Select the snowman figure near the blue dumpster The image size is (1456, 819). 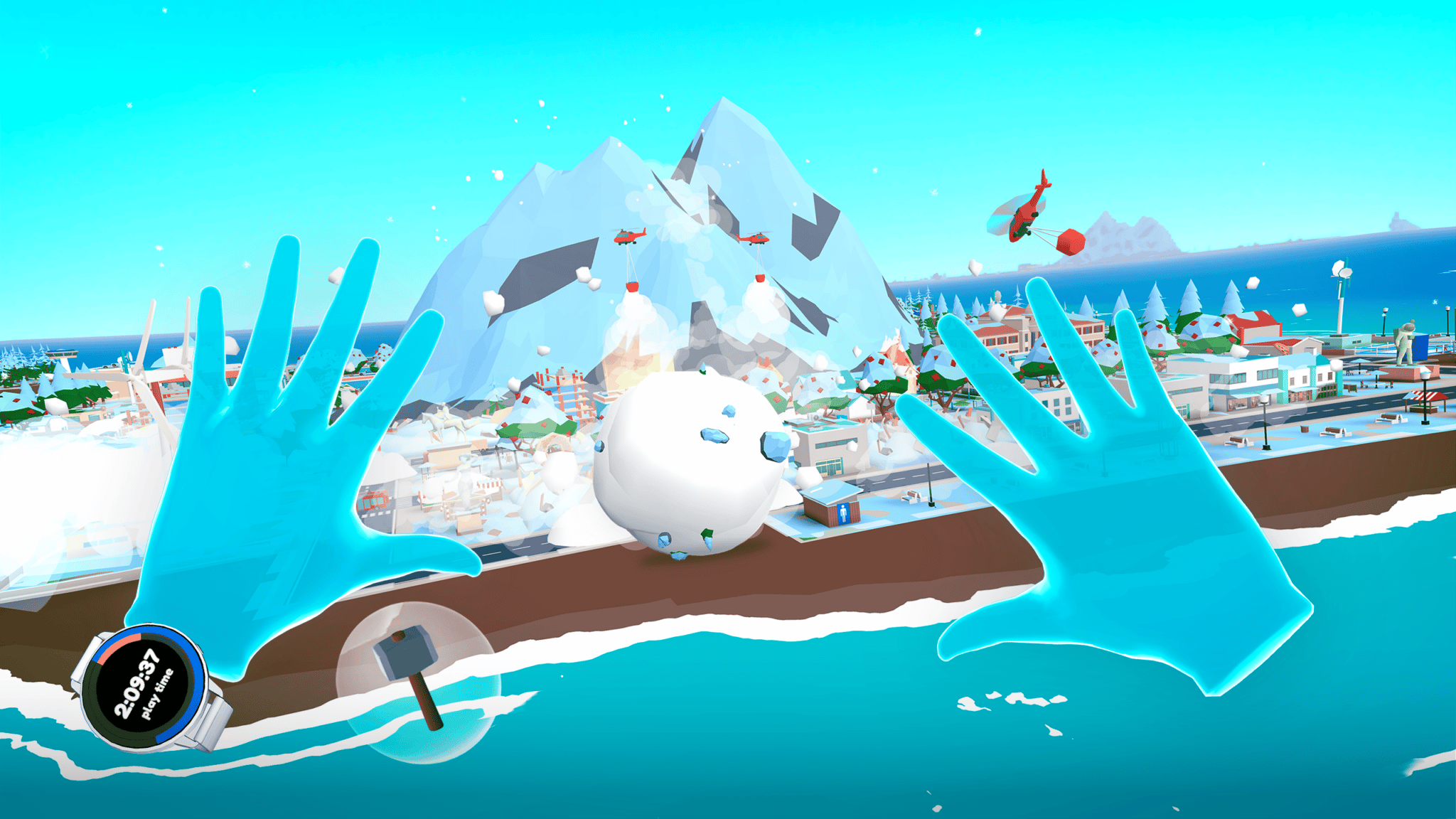pos(1405,341)
